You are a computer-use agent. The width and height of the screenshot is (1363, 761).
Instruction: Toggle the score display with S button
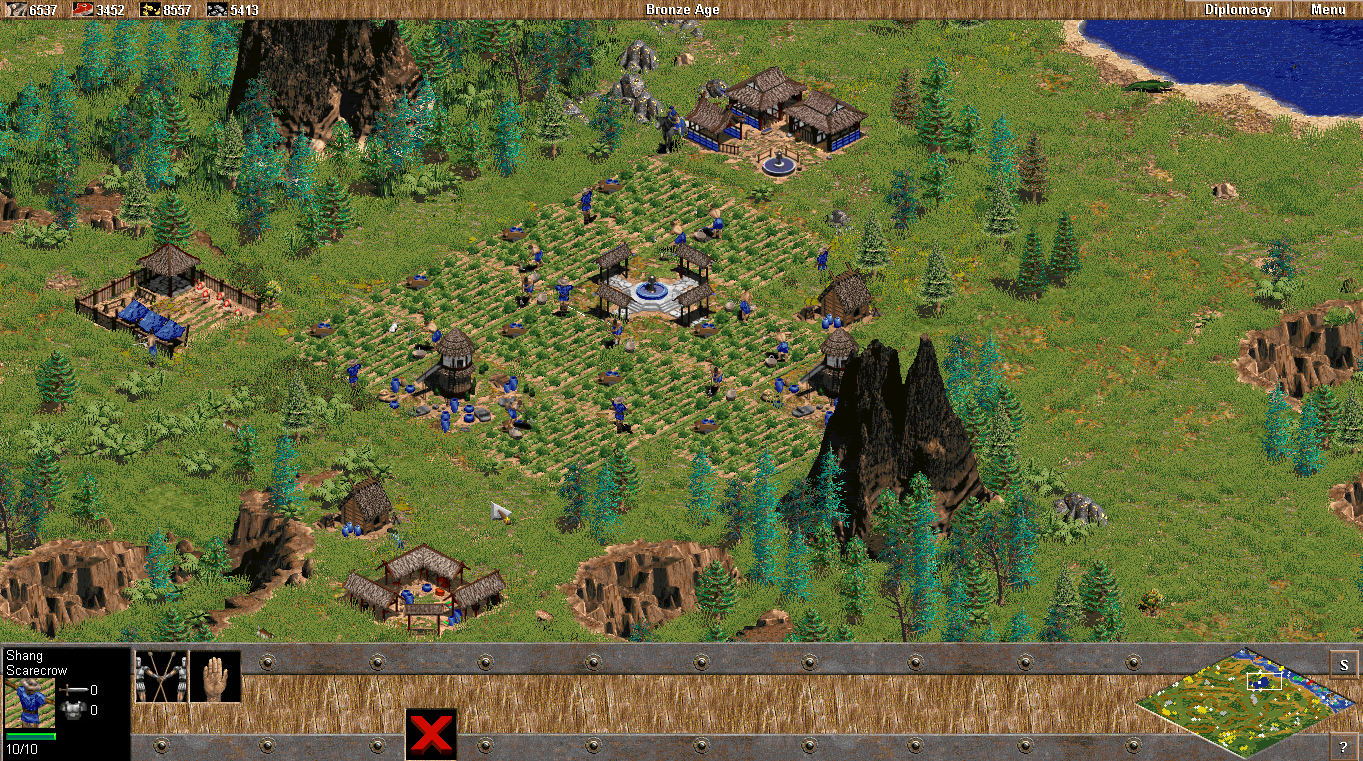(x=1345, y=663)
